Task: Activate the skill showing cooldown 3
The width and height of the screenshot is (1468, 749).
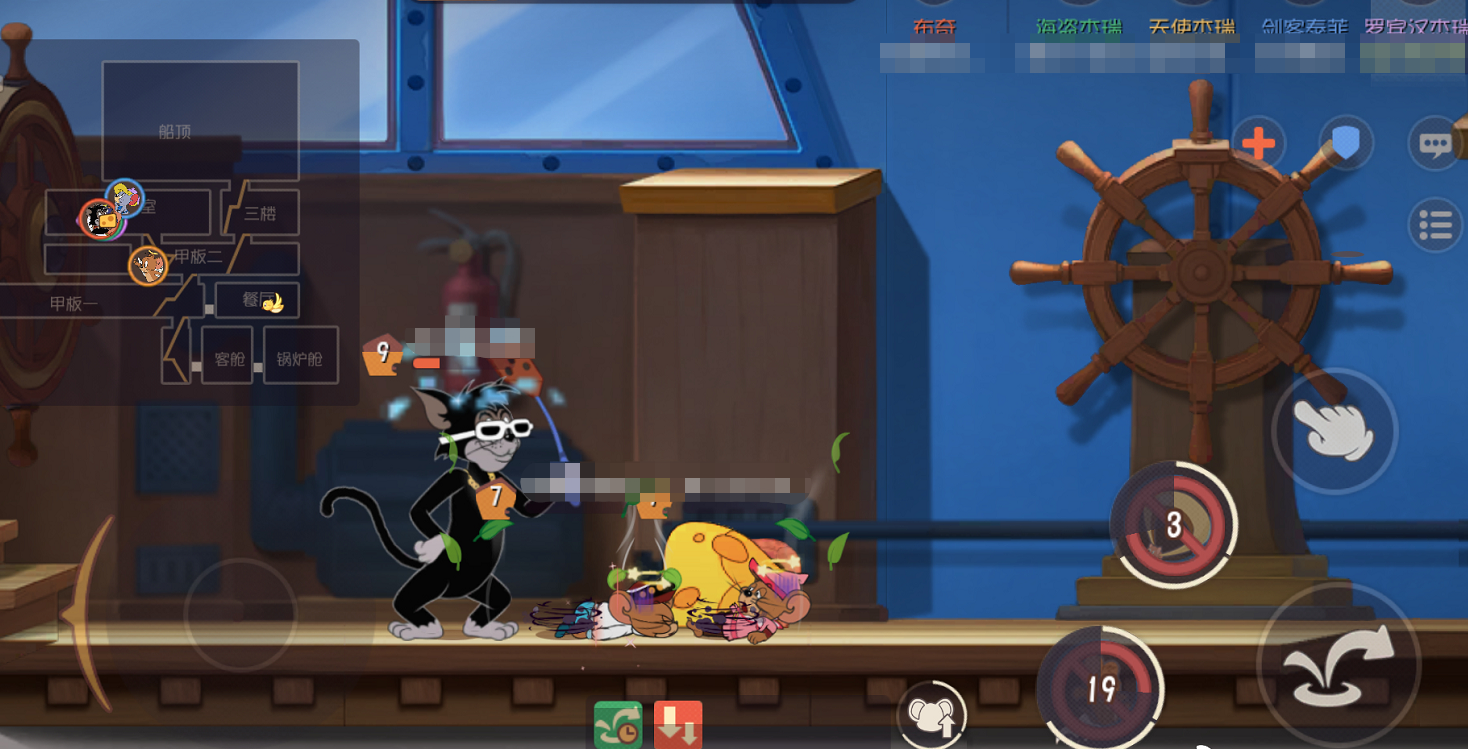Action: pos(1174,524)
